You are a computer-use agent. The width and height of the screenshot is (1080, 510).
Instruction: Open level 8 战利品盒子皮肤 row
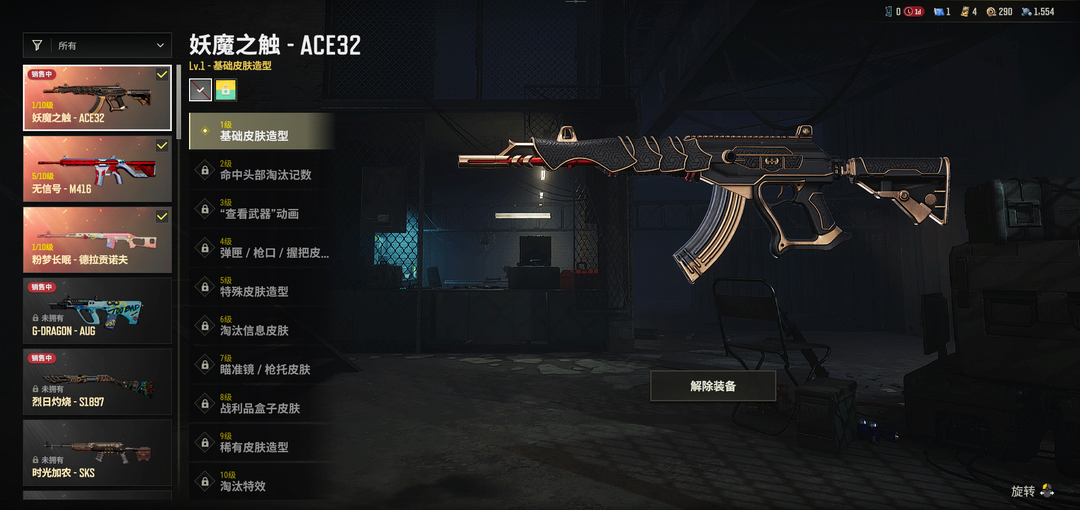261,404
